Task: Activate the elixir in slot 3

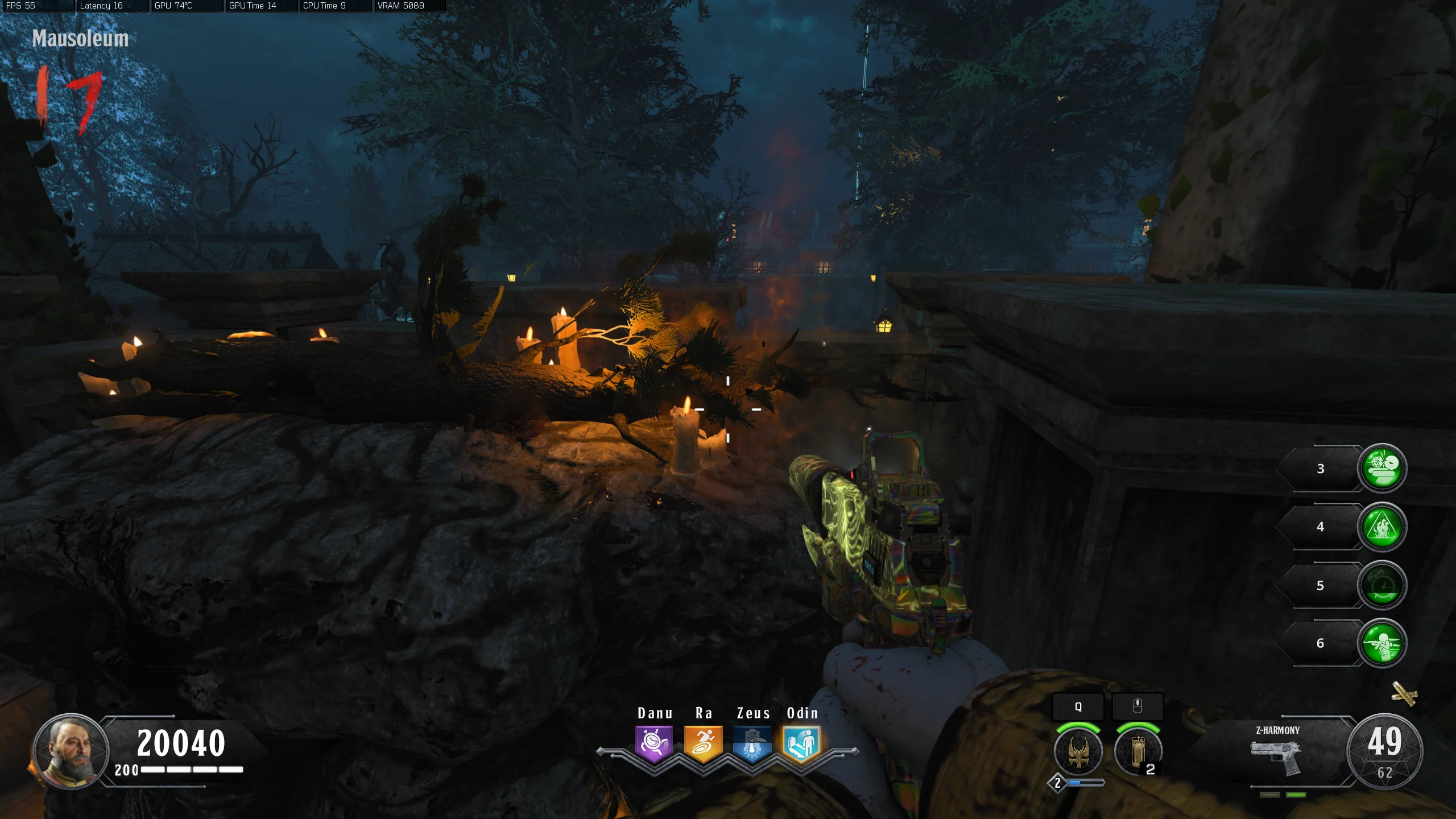Action: 1382,468
